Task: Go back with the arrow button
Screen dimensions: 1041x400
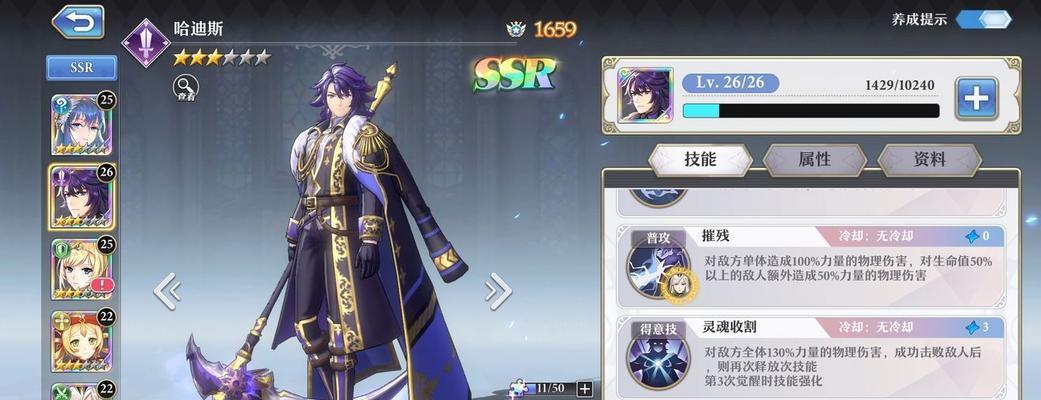Action: [x=77, y=21]
